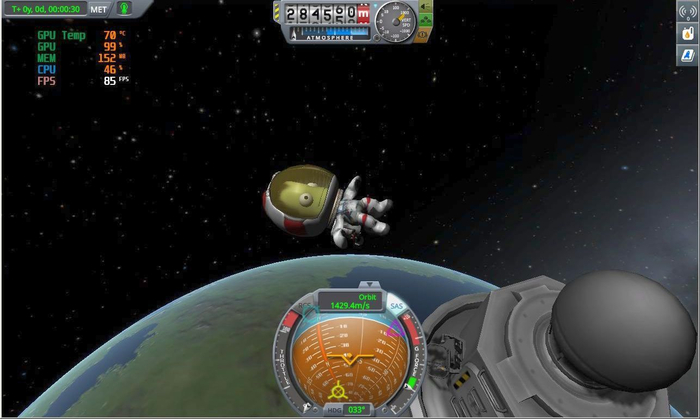Click the green Kerbal signal status icon

coord(124,9)
